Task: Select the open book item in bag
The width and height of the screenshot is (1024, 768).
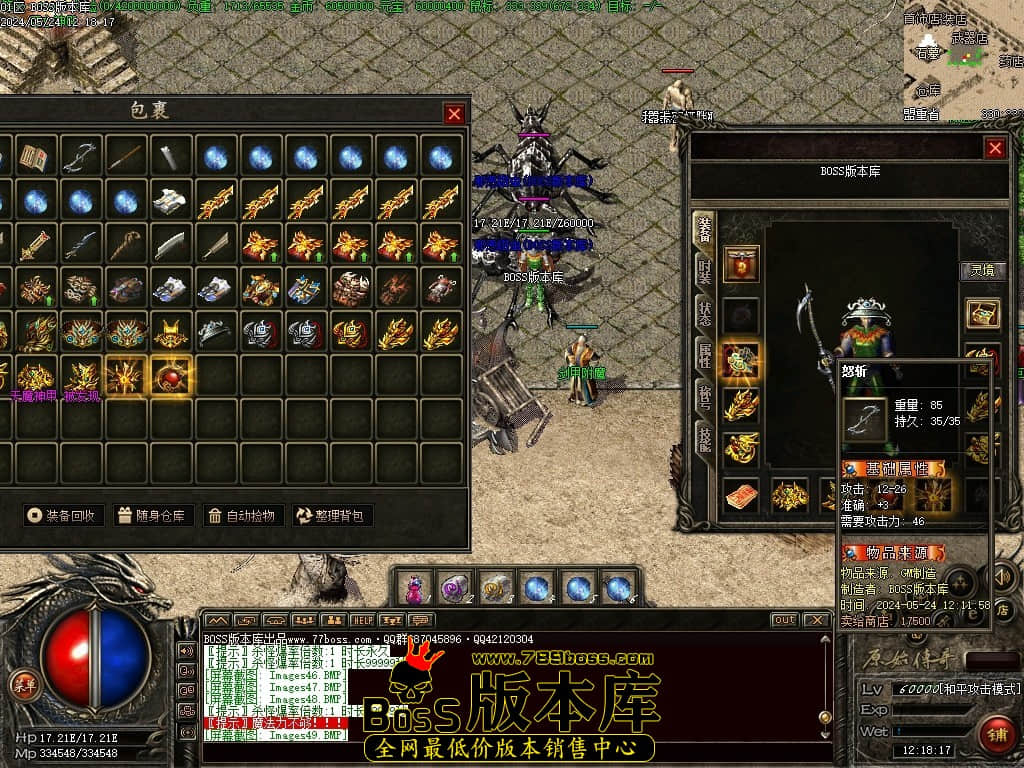Action: click(x=36, y=157)
